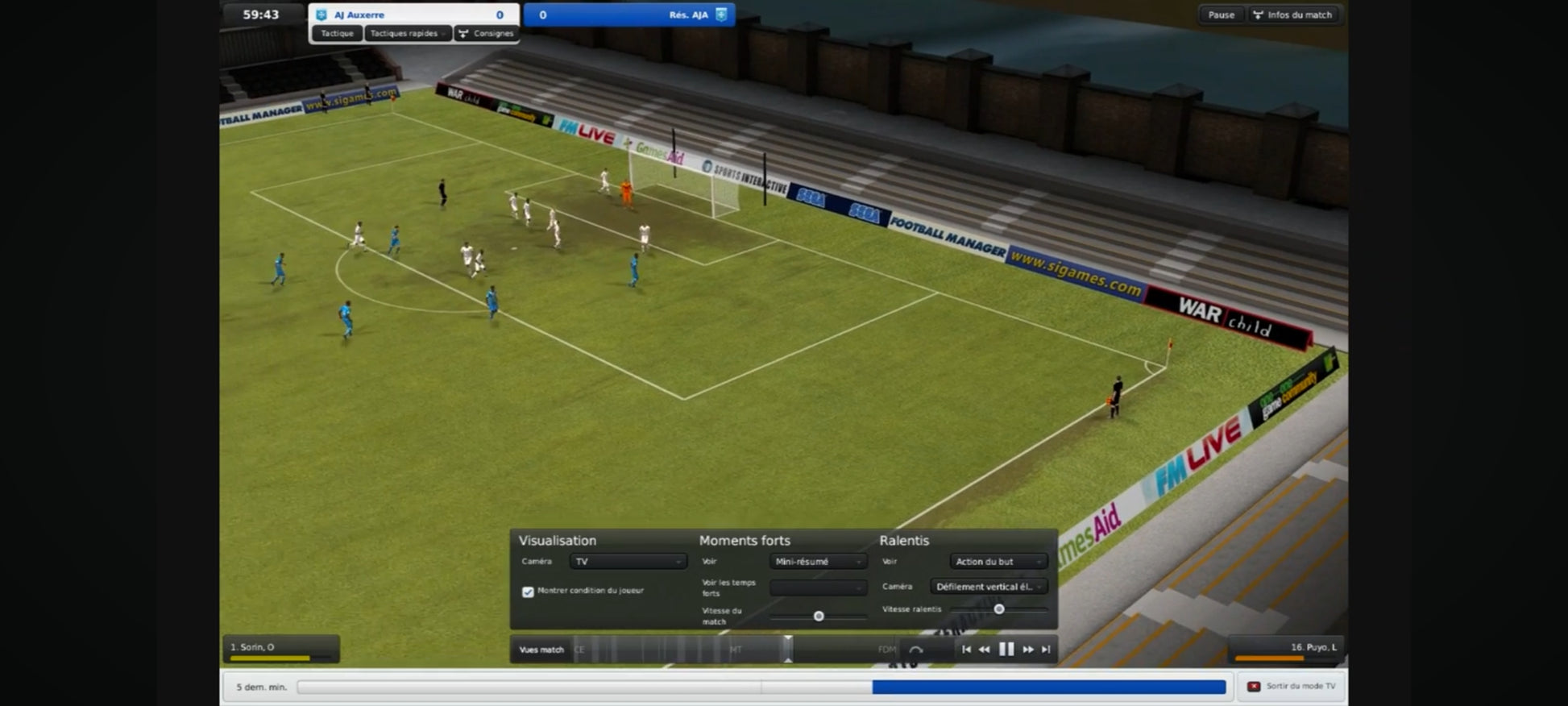Open the Voir les temps forts dropdown

click(x=818, y=588)
